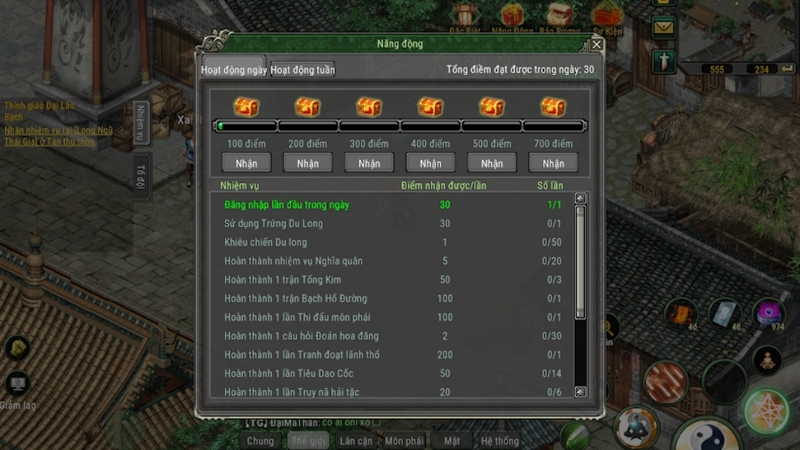Screen dimensions: 800x450
Task: Open the mail envelope icon
Action: [x=663, y=28]
